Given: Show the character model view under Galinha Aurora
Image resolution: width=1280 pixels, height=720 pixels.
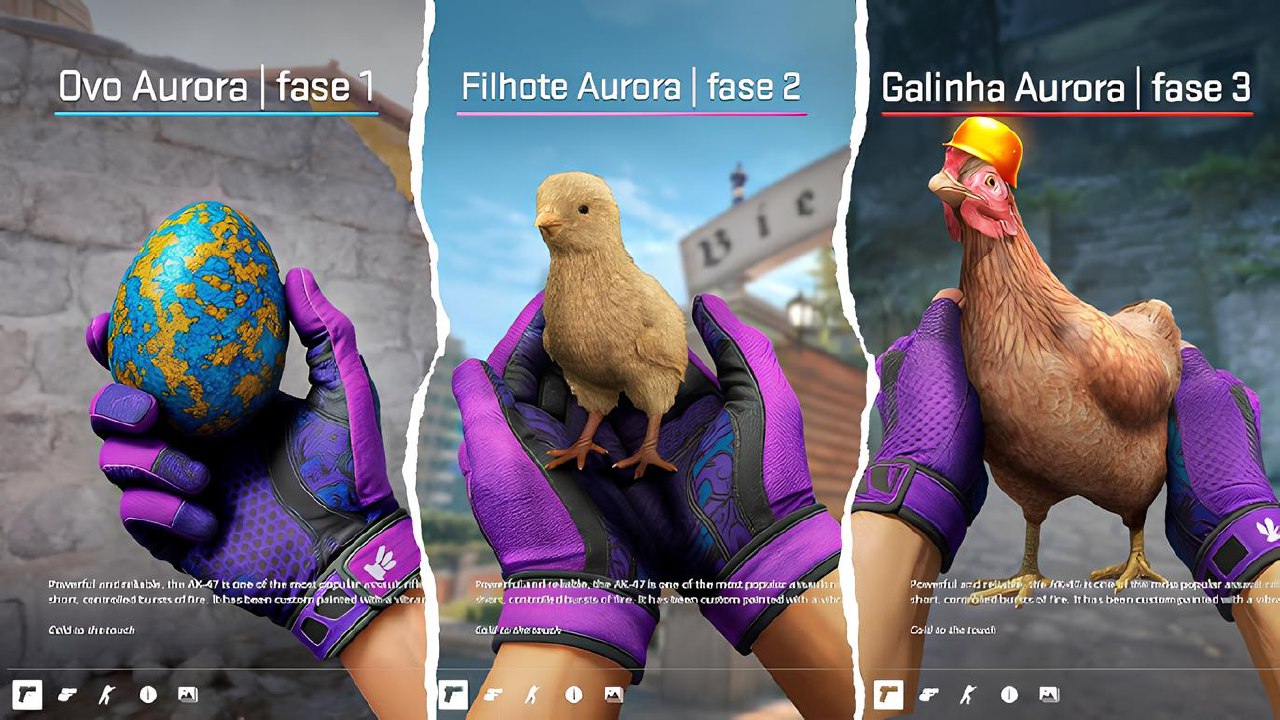Looking at the screenshot, I should click(968, 694).
